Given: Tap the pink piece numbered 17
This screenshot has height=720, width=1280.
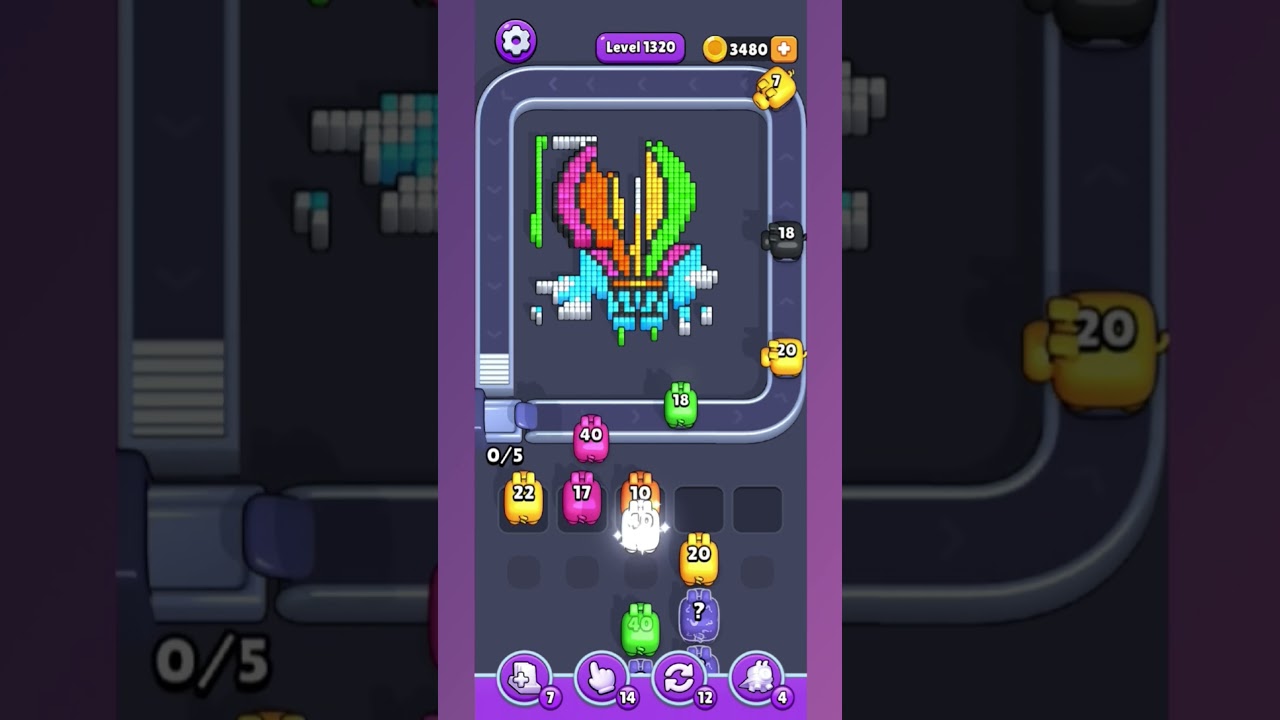Looking at the screenshot, I should point(582,497).
